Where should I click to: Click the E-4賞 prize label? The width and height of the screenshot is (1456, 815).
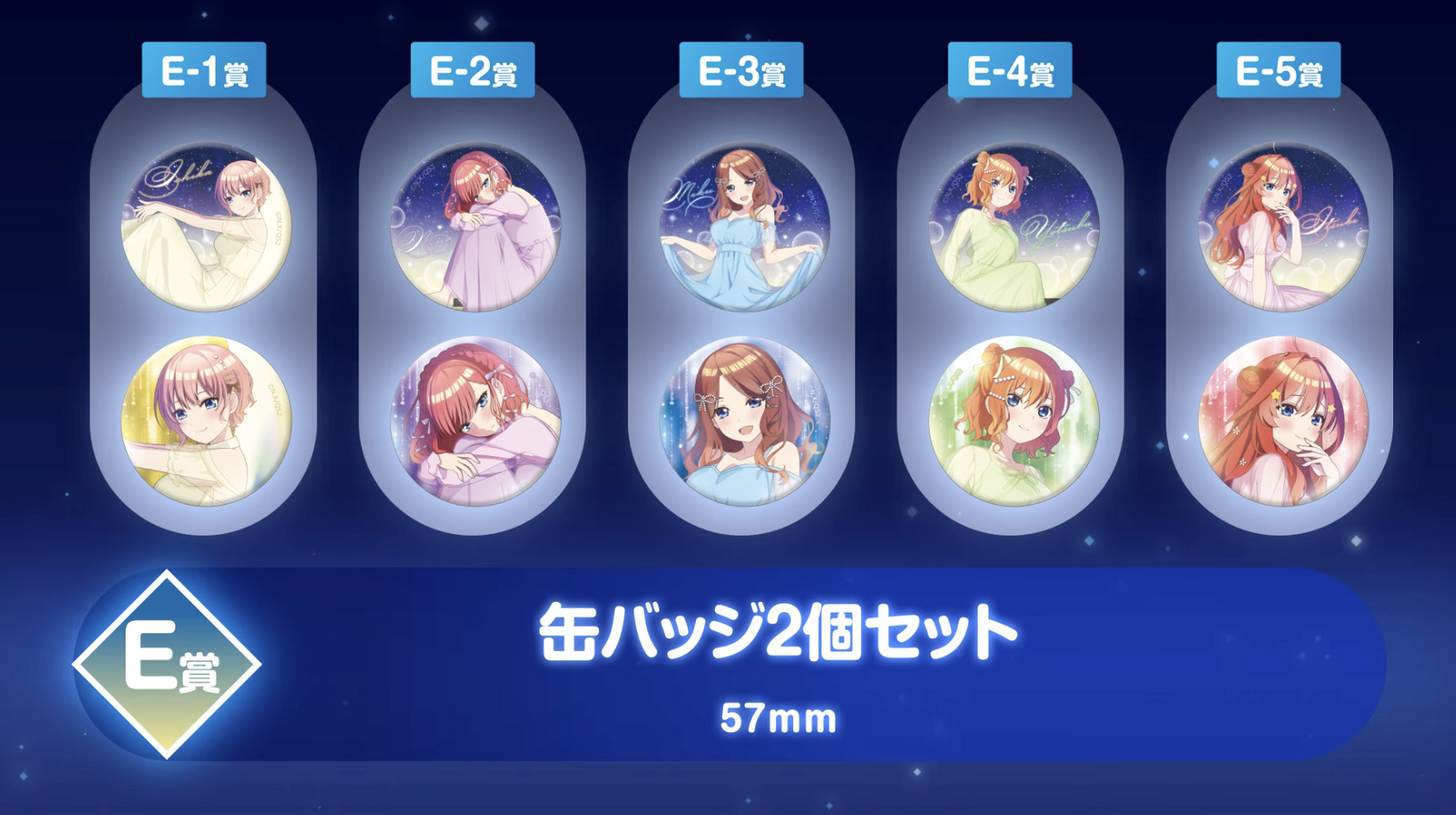[x=1010, y=70]
